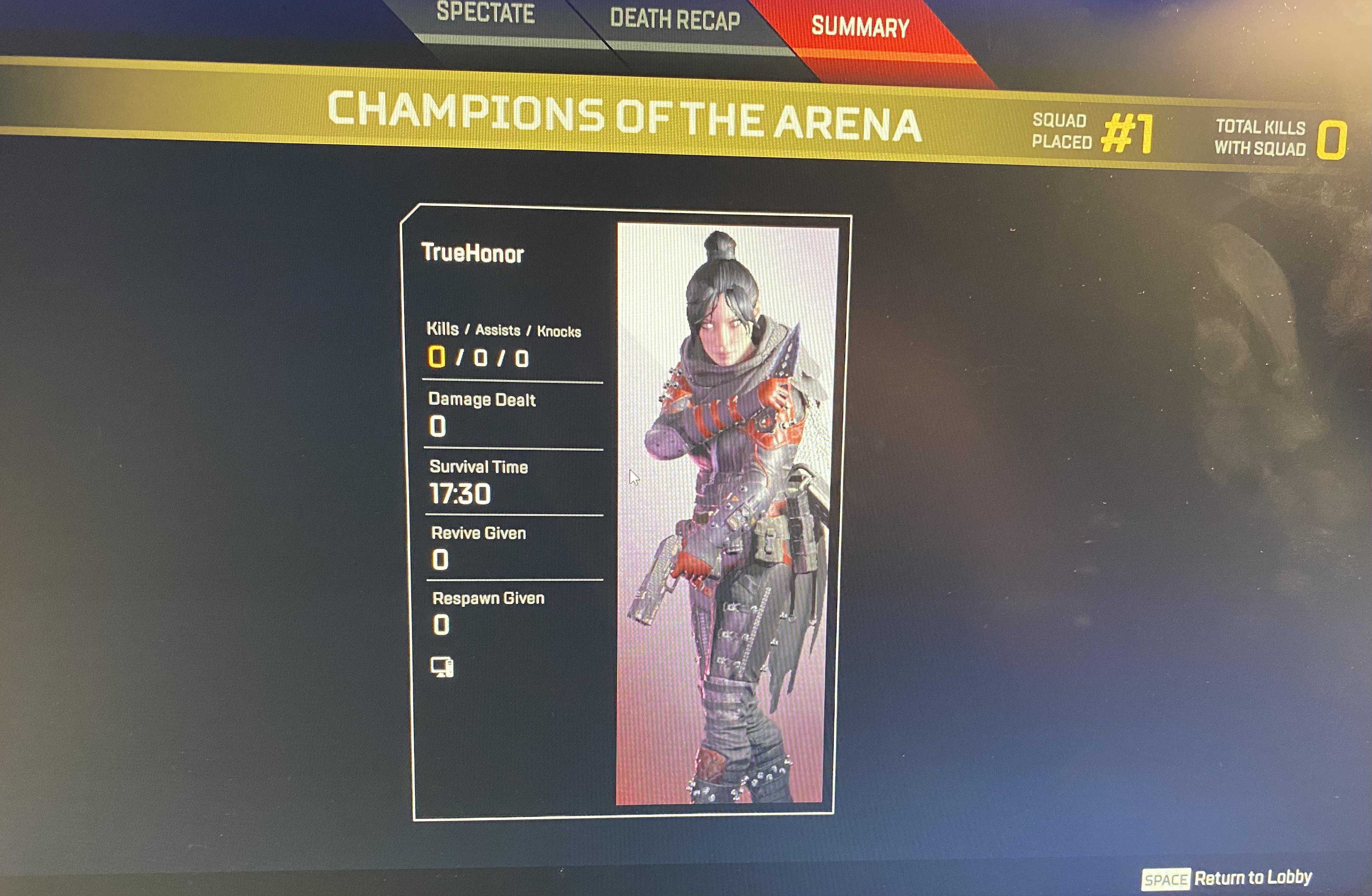Click the Assists value in the stat row
Viewport: 1372px width, 896px height.
click(x=481, y=358)
